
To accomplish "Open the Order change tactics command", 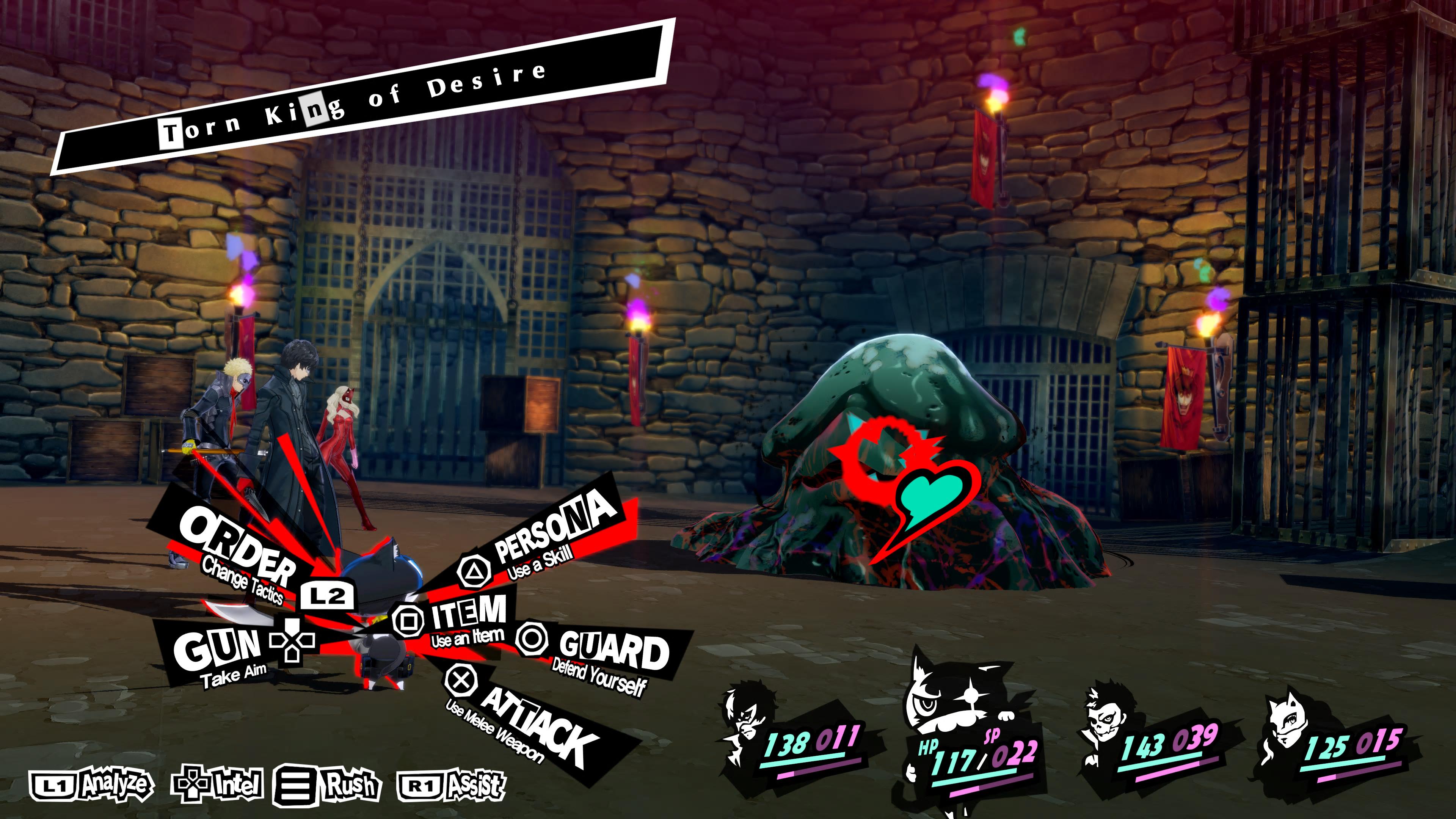I will click(237, 546).
